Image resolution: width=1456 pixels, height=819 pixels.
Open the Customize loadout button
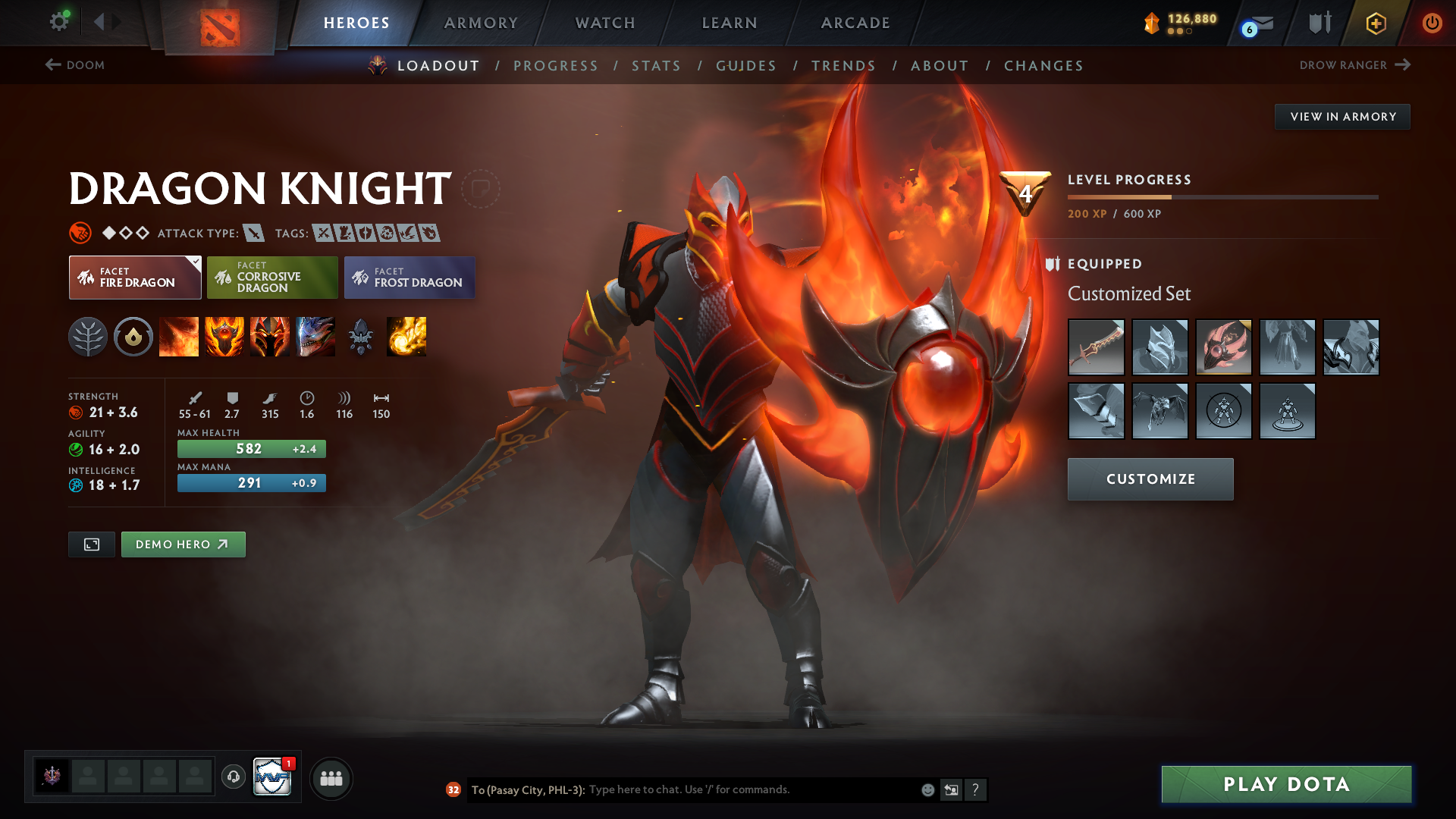tap(1150, 479)
